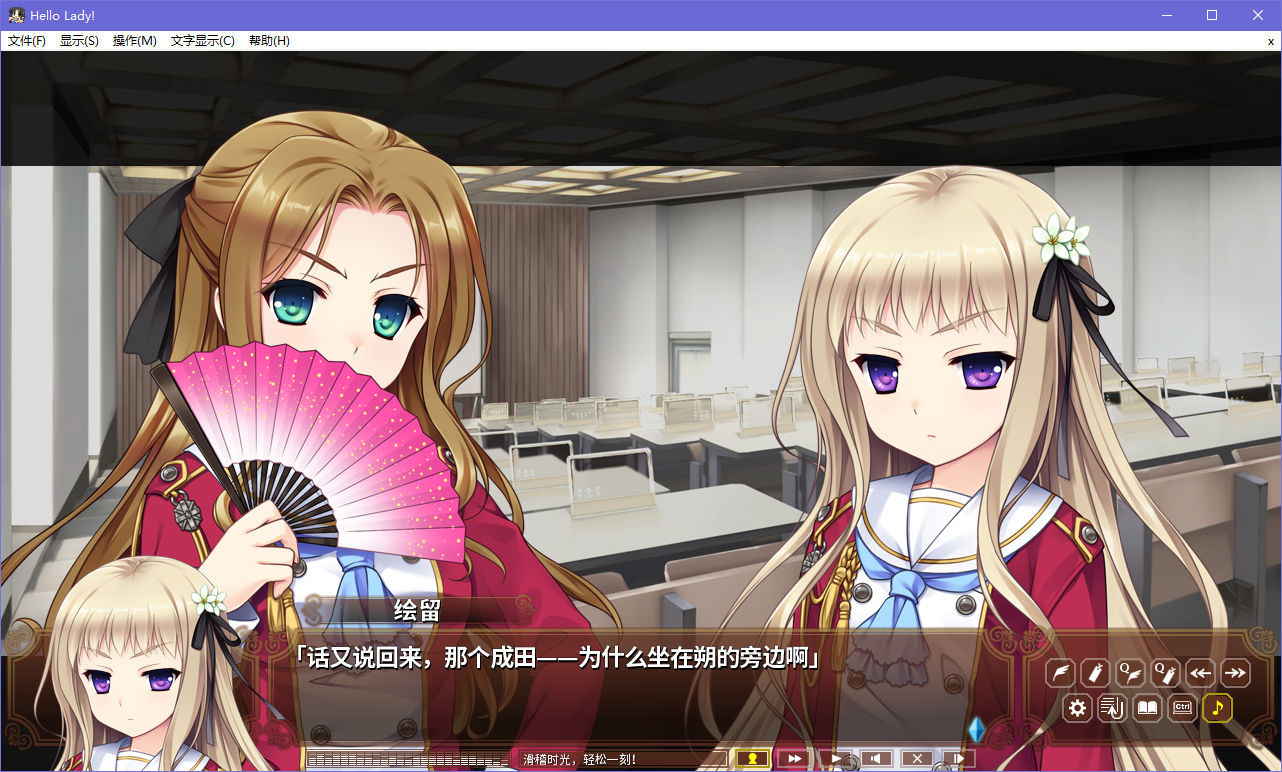Click the open book icon
The width and height of the screenshot is (1282, 772).
click(x=1147, y=708)
